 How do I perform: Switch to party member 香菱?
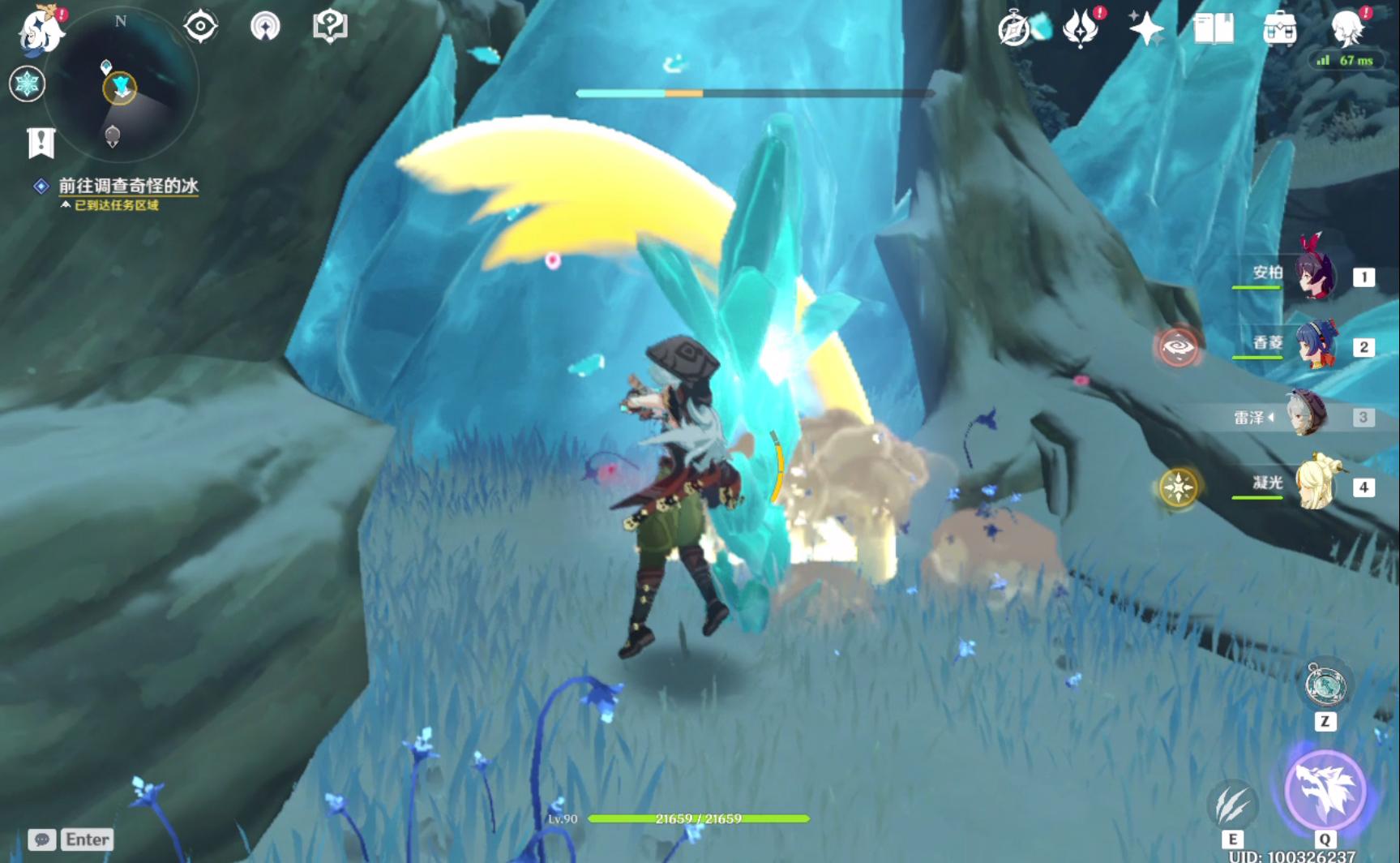(x=1313, y=346)
